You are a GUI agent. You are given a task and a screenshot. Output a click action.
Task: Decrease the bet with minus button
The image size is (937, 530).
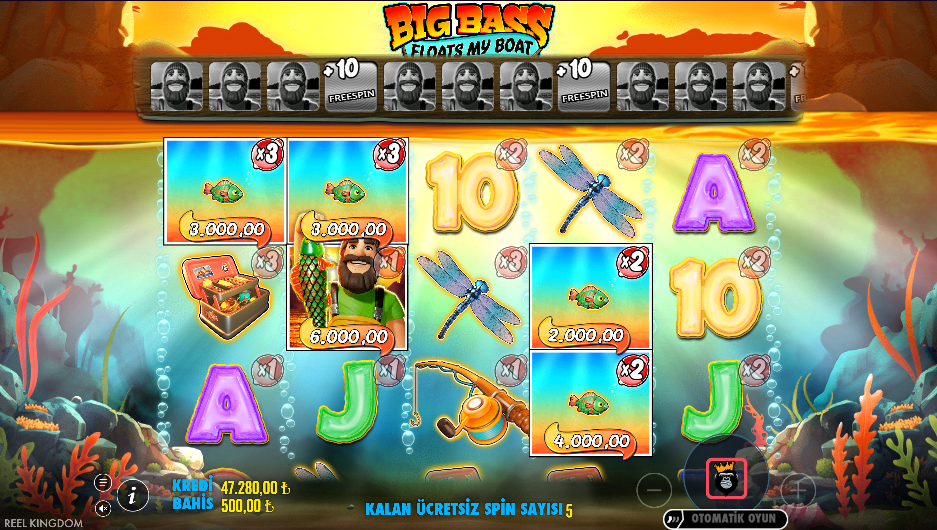(x=653, y=489)
